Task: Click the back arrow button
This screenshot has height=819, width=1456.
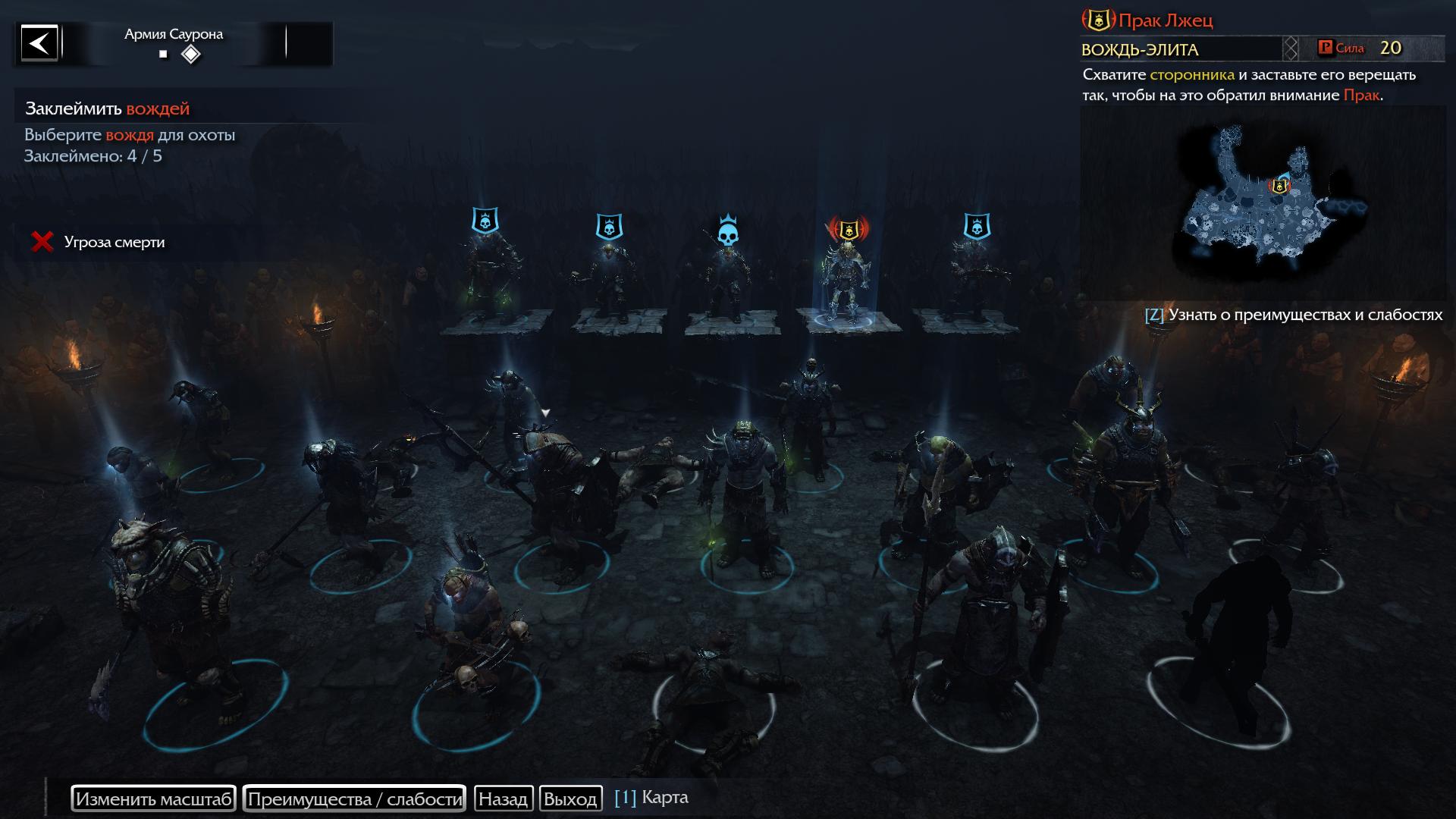Action: [x=39, y=42]
